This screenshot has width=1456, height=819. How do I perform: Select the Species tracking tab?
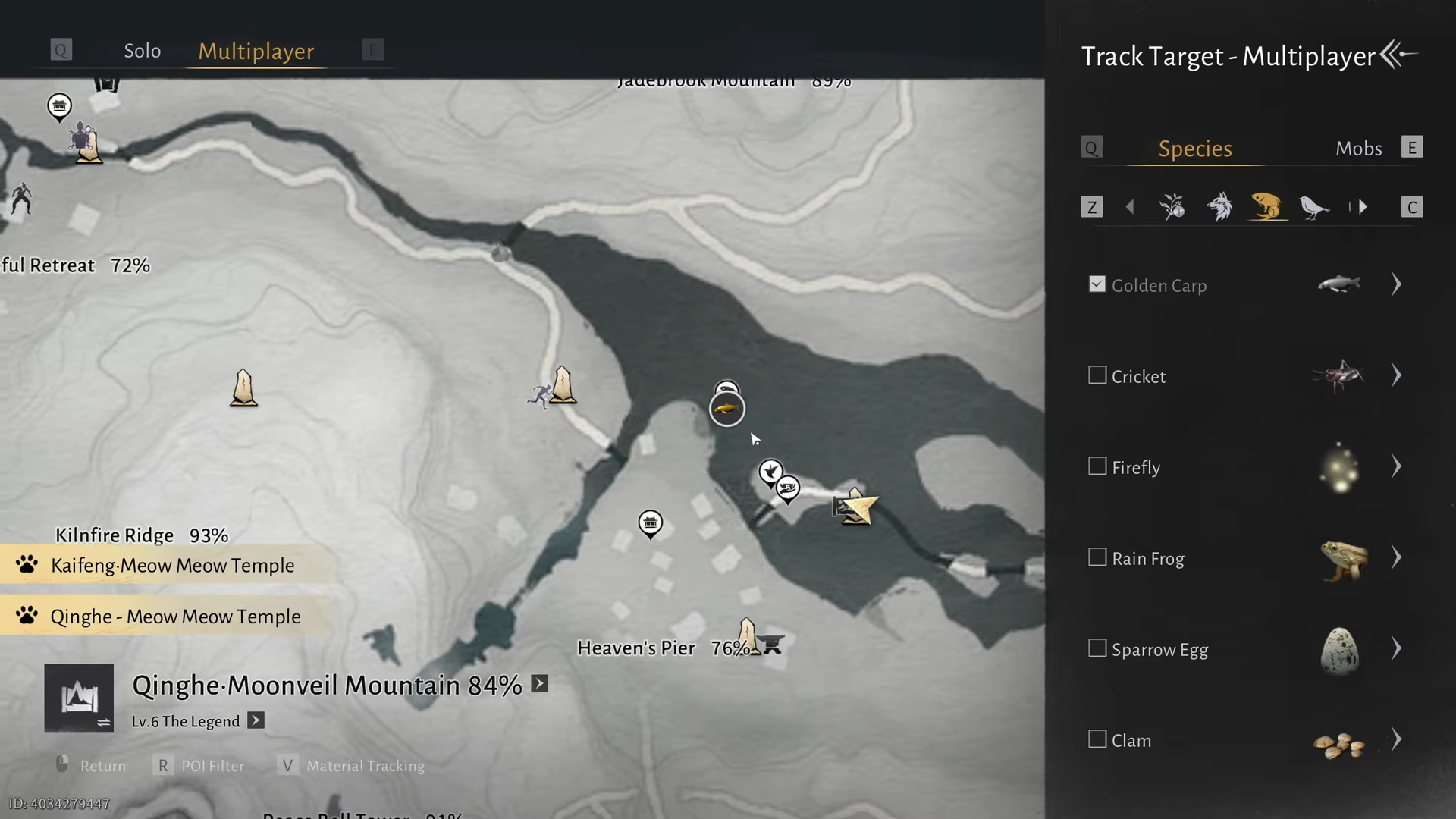[1194, 149]
